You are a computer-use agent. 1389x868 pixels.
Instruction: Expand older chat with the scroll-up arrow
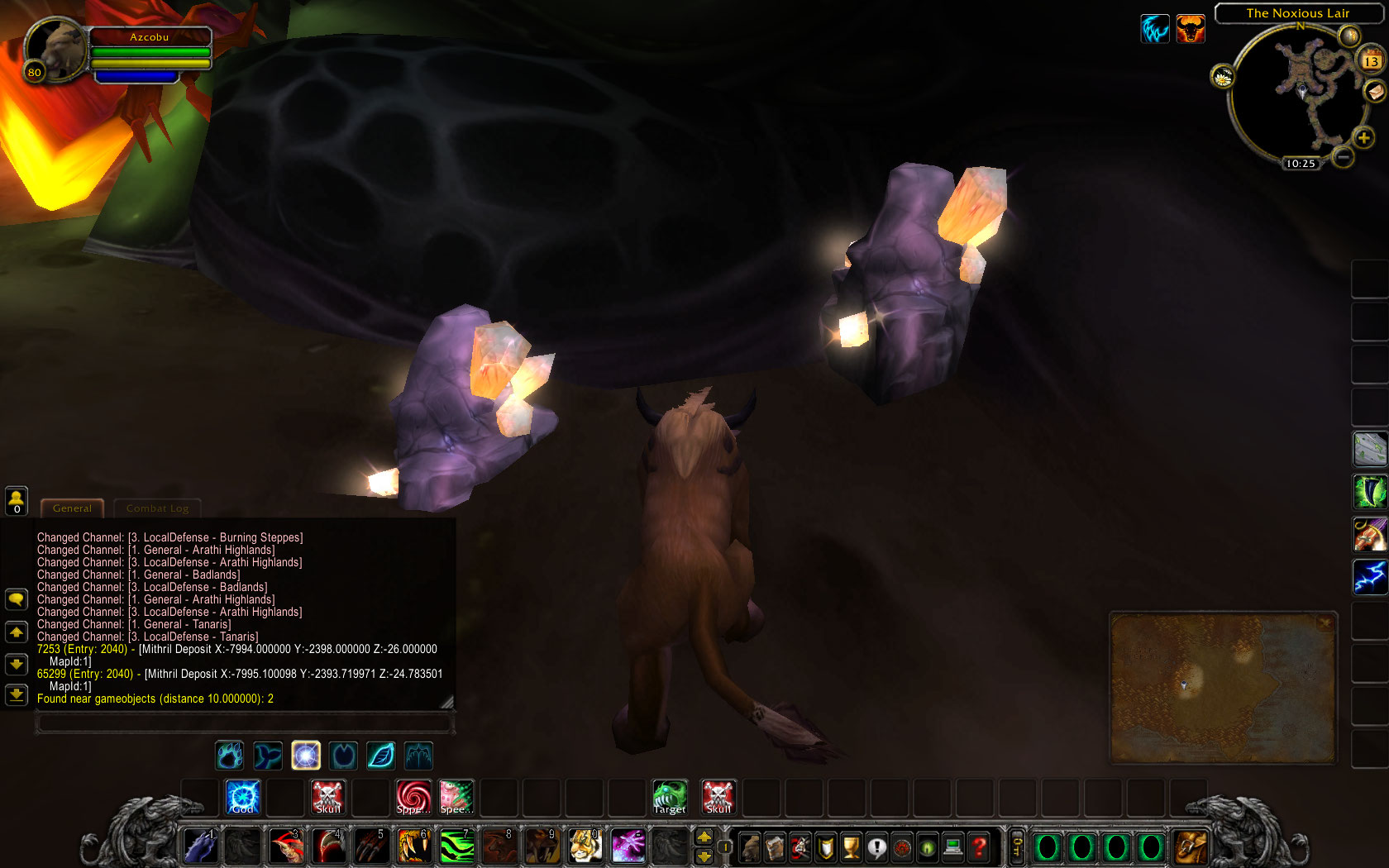point(17,632)
